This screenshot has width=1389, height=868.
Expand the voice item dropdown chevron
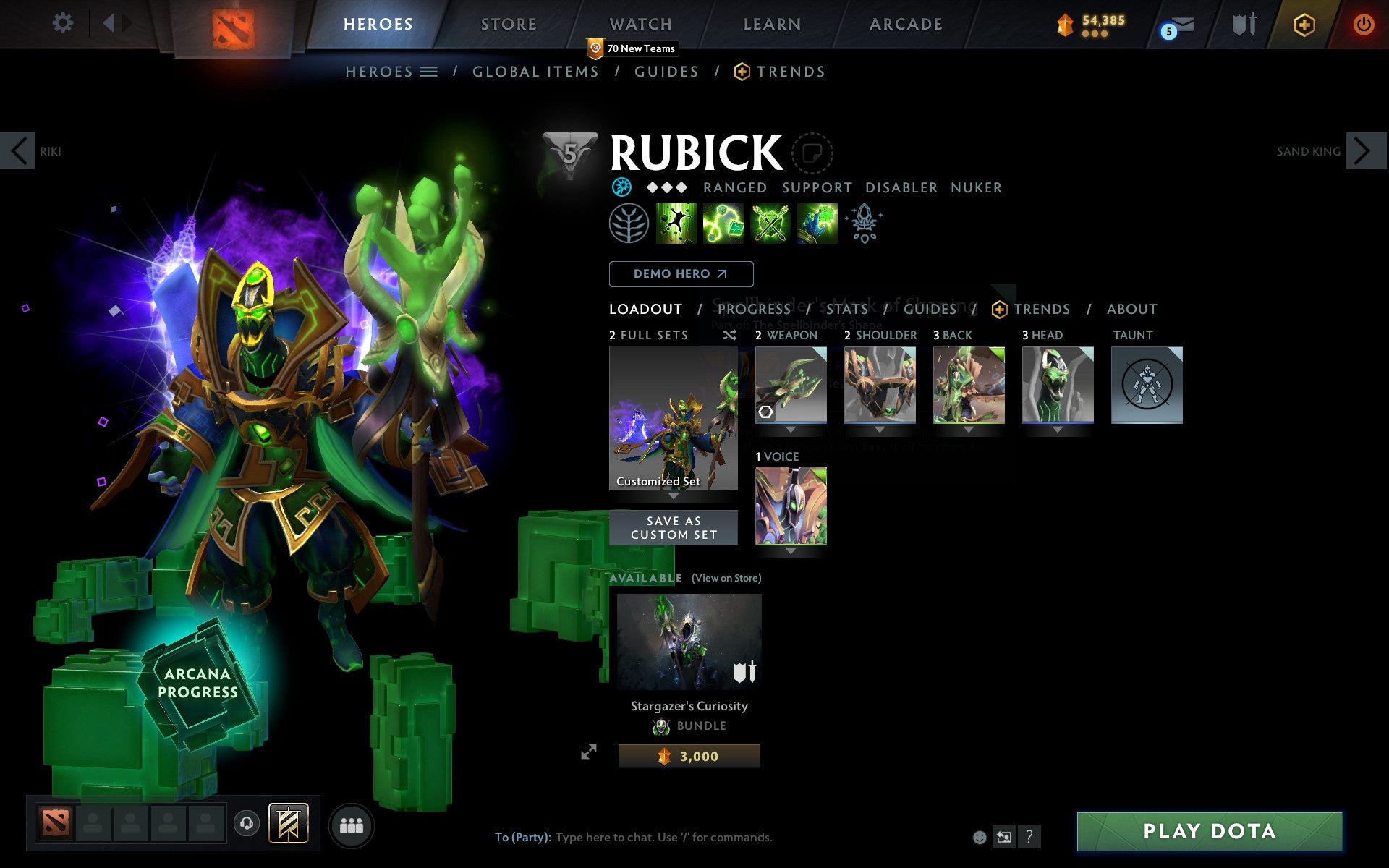[791, 551]
